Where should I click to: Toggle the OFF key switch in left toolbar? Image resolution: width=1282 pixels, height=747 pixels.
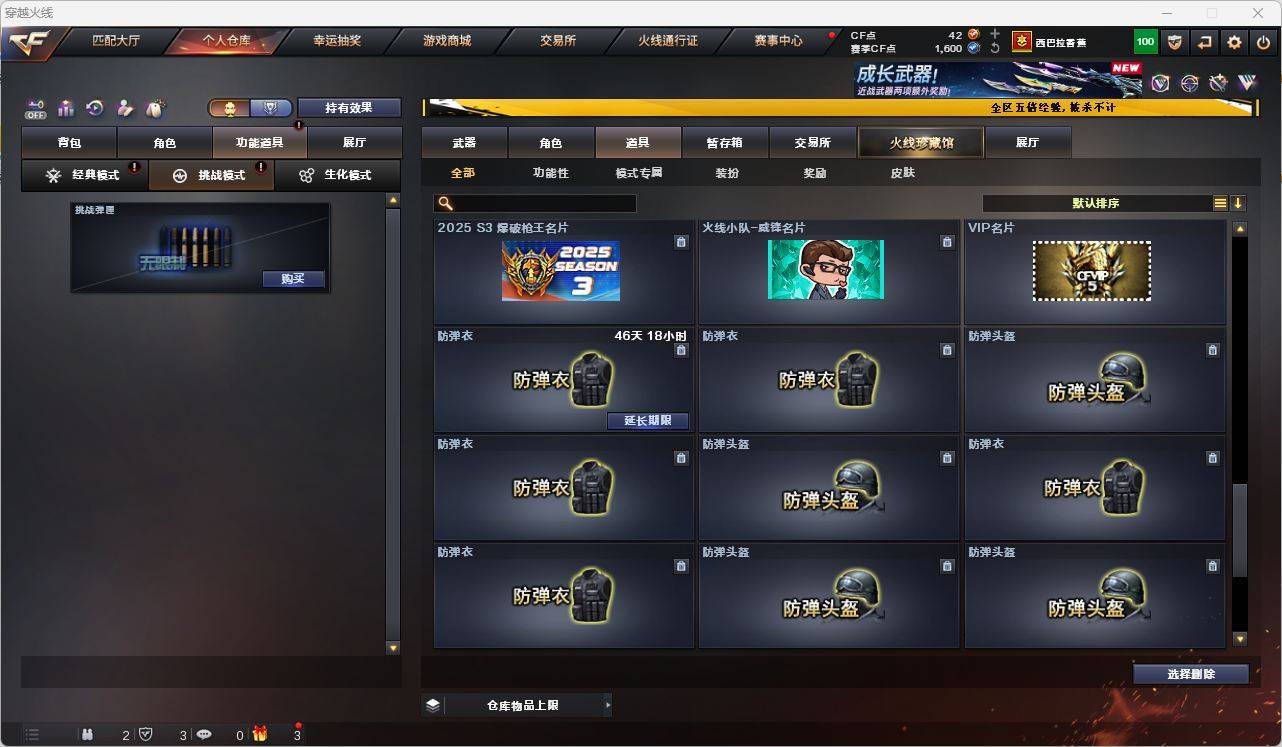37,108
